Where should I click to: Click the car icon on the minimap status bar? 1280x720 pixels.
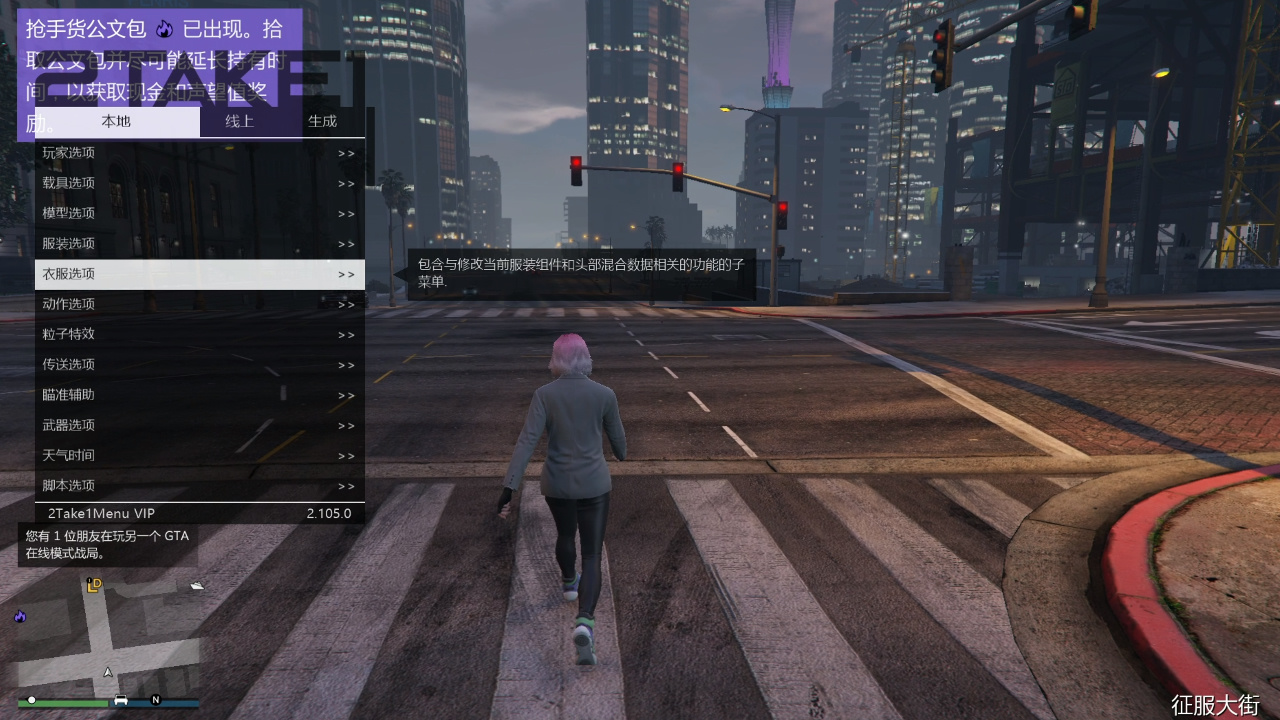pyautogui.click(x=121, y=700)
